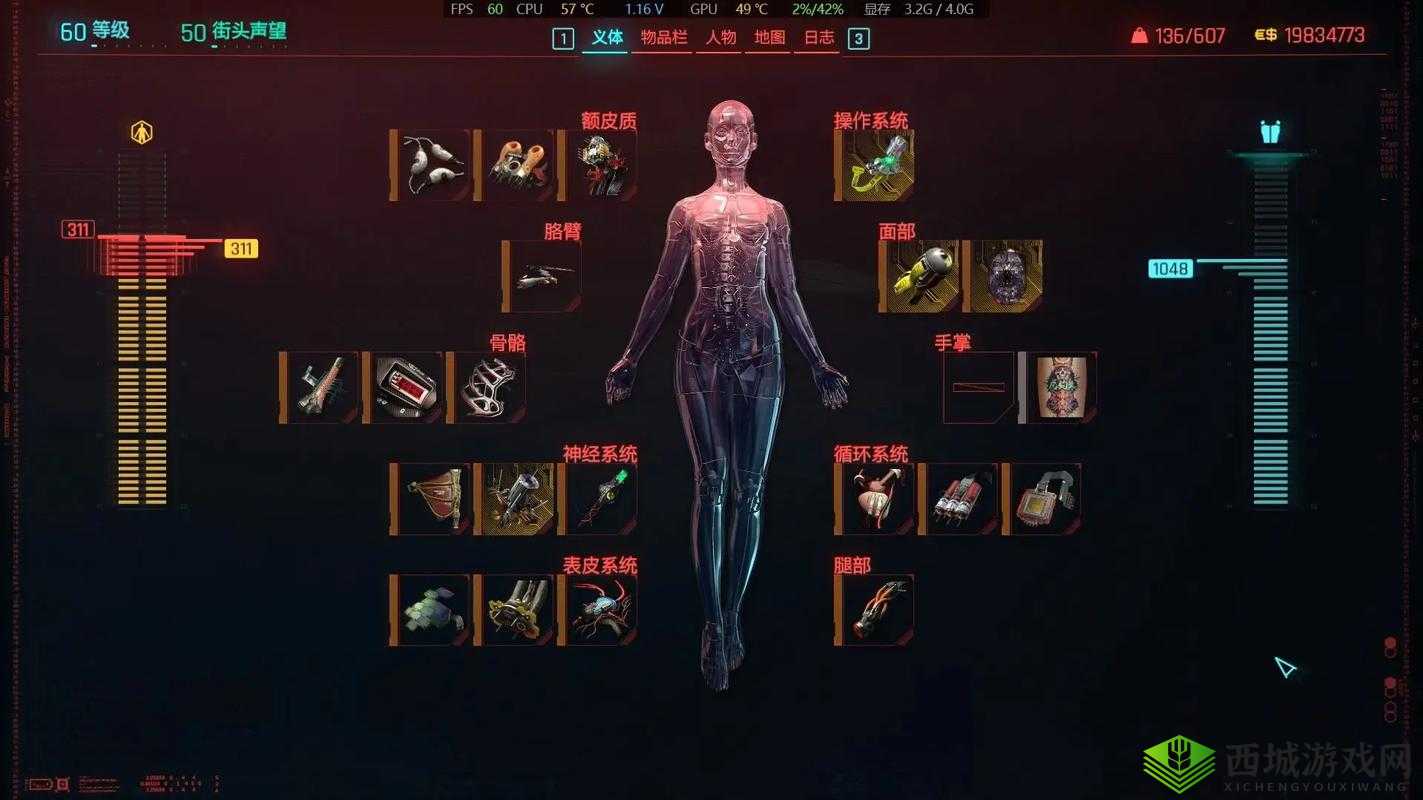Click the blue creature icon under 表皮系统
The image size is (1423, 800).
tap(598, 610)
